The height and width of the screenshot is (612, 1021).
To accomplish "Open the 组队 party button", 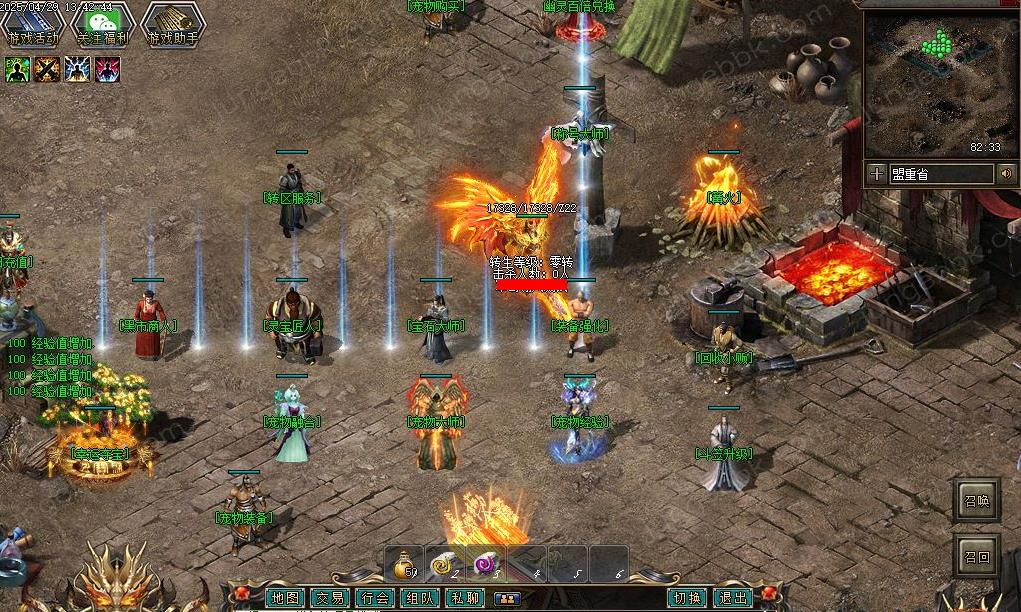I will click(x=419, y=598).
